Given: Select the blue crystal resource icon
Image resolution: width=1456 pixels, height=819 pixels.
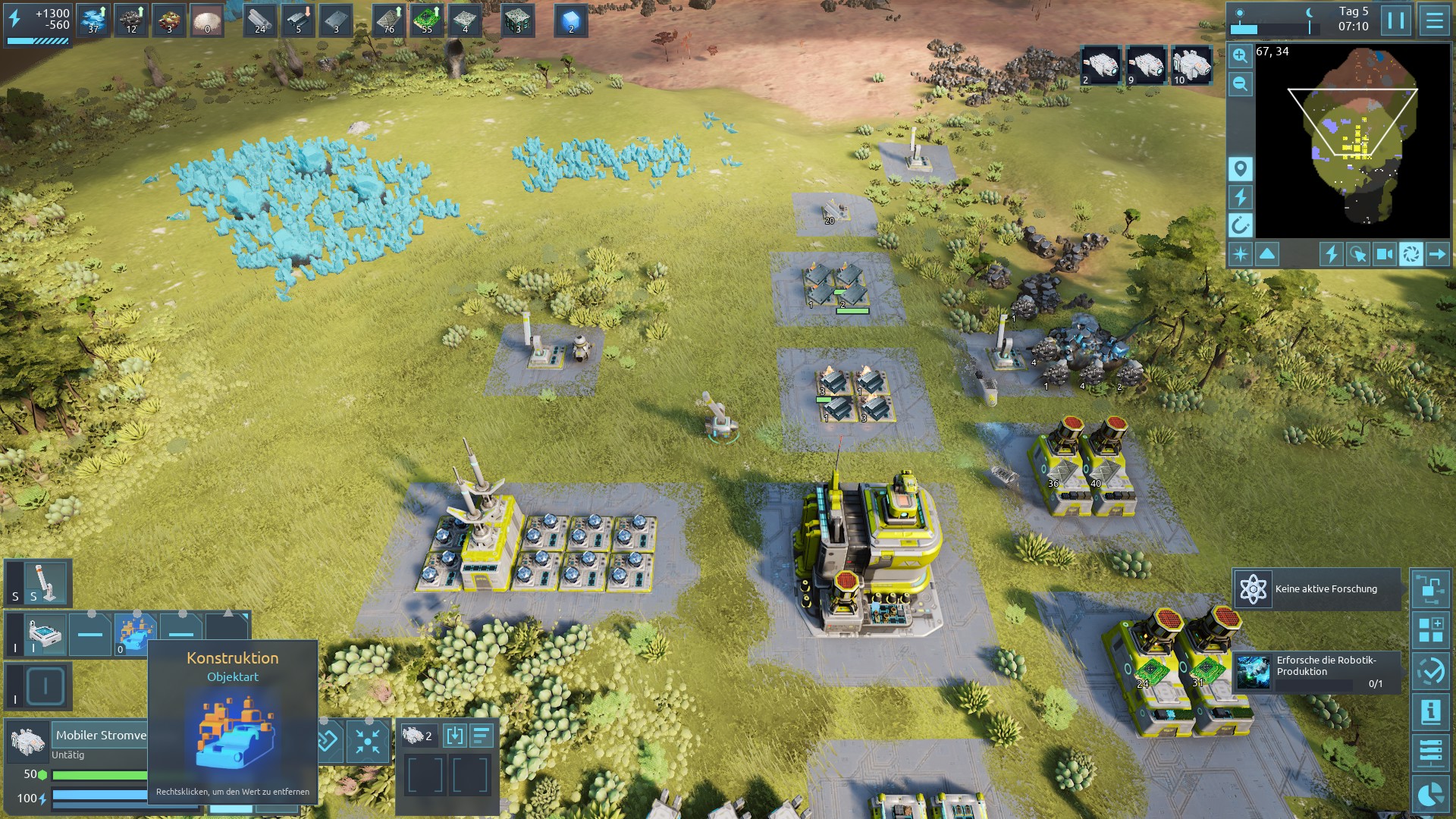Looking at the screenshot, I should [x=571, y=20].
